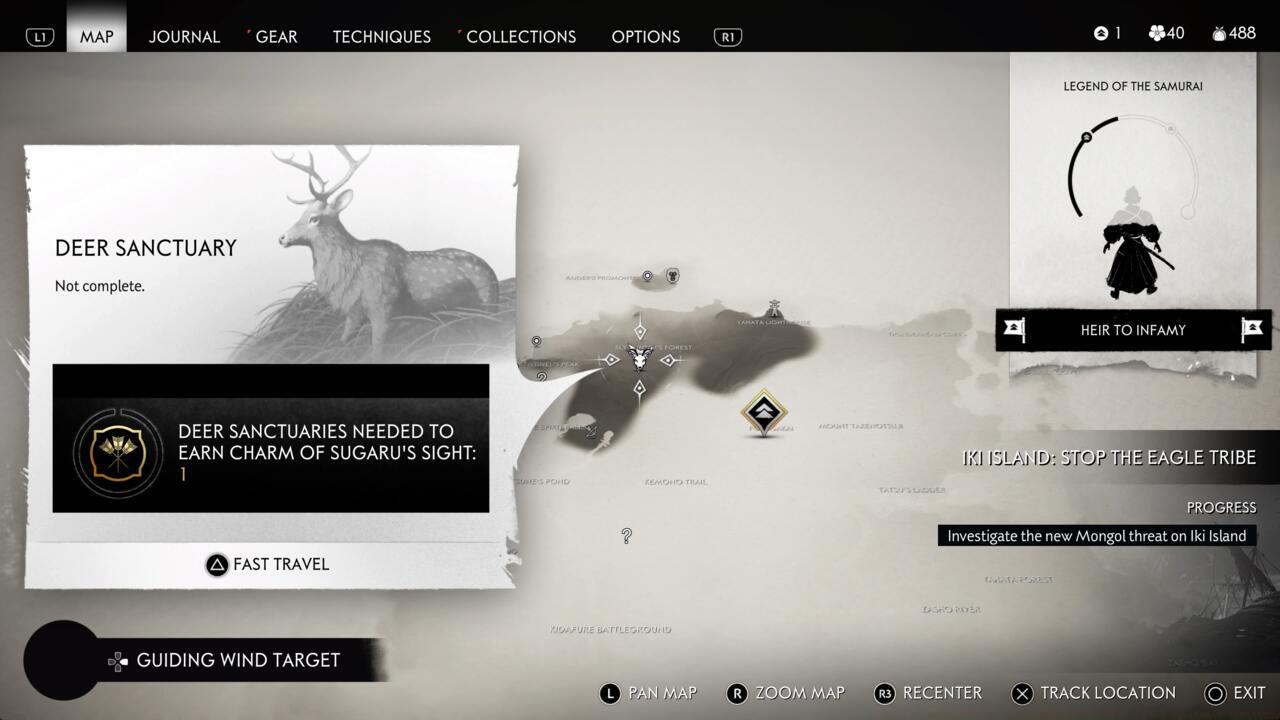Screen dimensions: 1280x720
Task: Select the Techniques tab
Action: point(381,36)
